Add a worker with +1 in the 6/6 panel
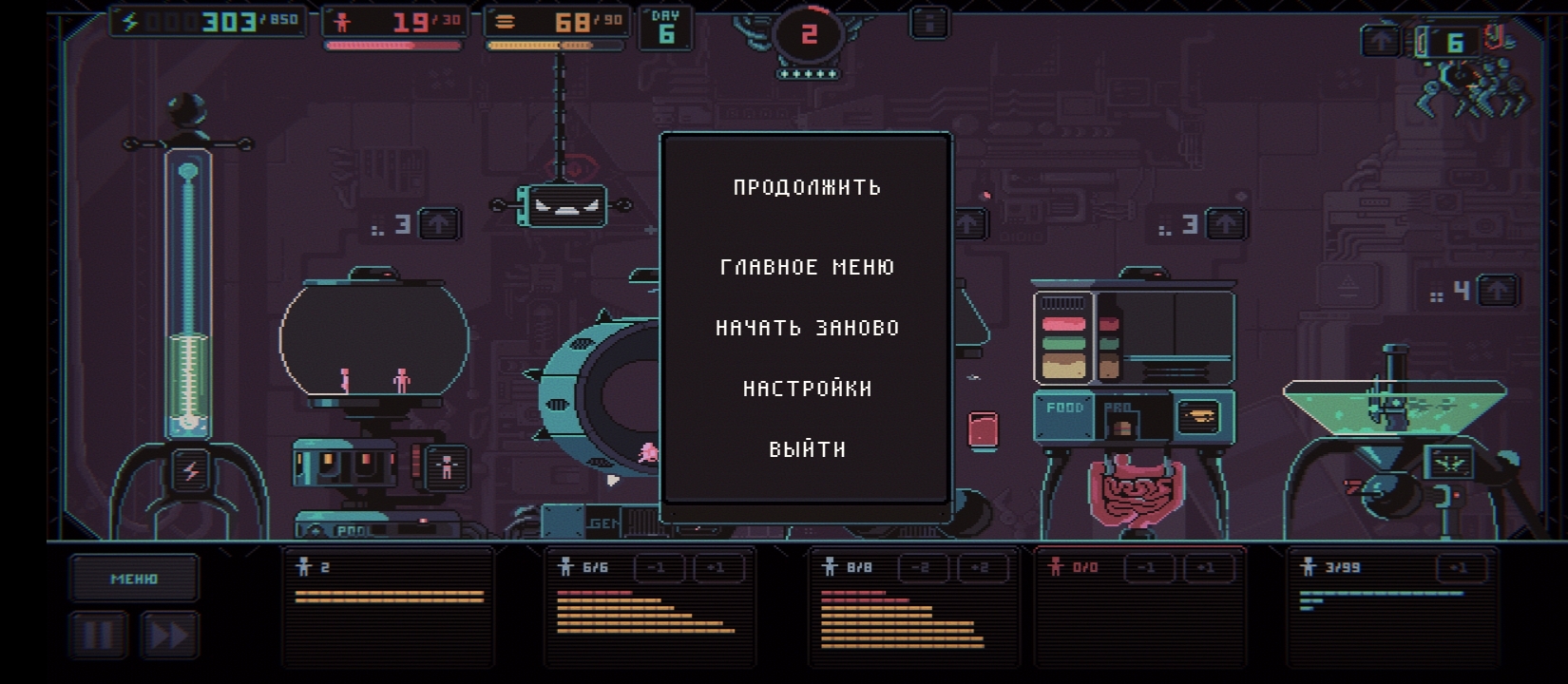 point(718,568)
